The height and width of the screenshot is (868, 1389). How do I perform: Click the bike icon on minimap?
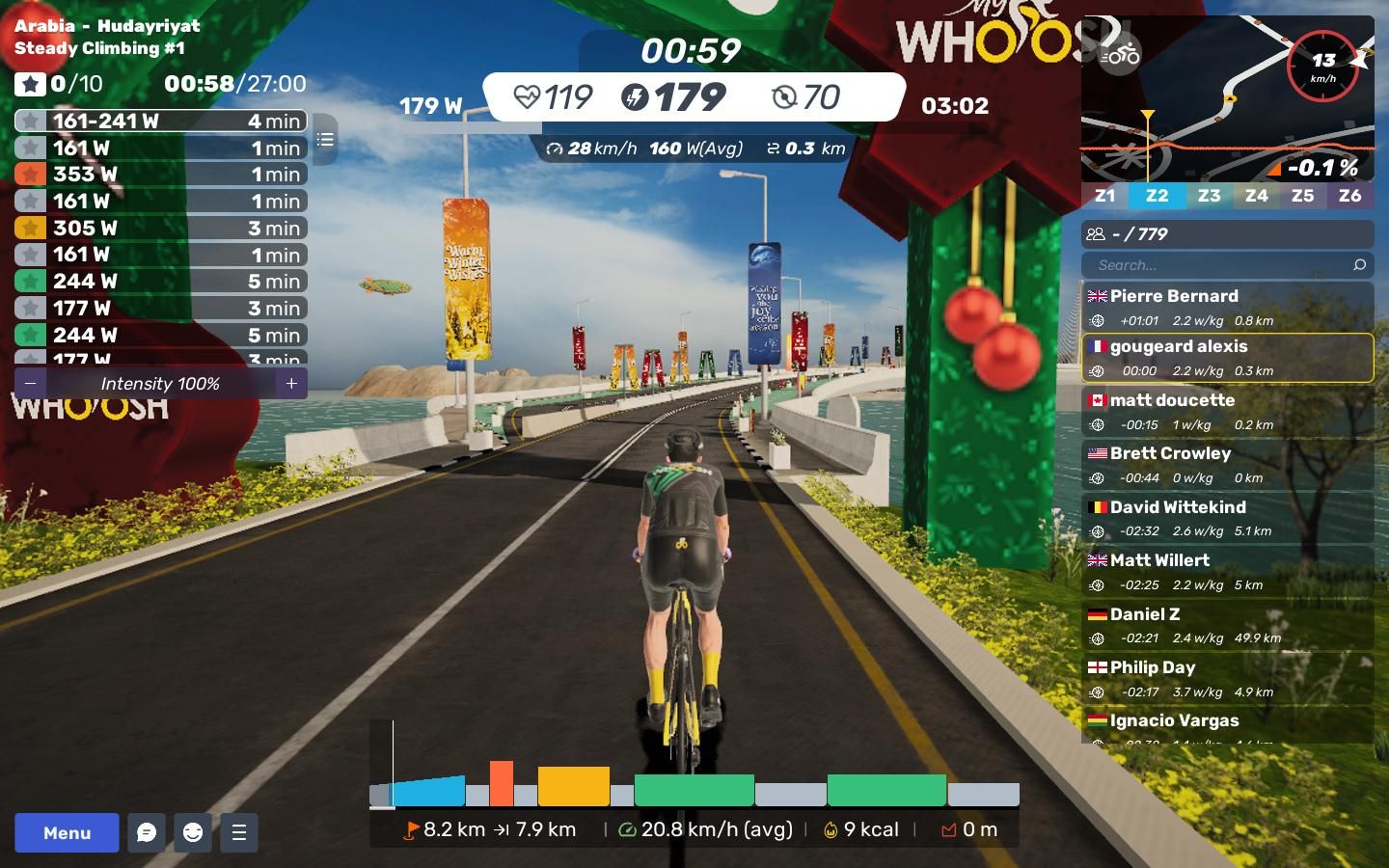point(1120,55)
